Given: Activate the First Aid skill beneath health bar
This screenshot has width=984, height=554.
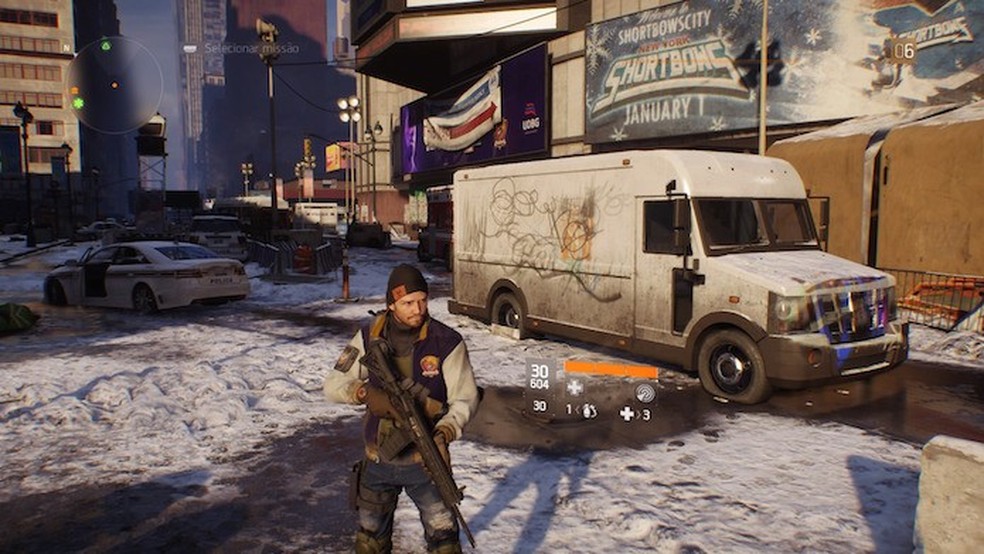Looking at the screenshot, I should click(575, 387).
